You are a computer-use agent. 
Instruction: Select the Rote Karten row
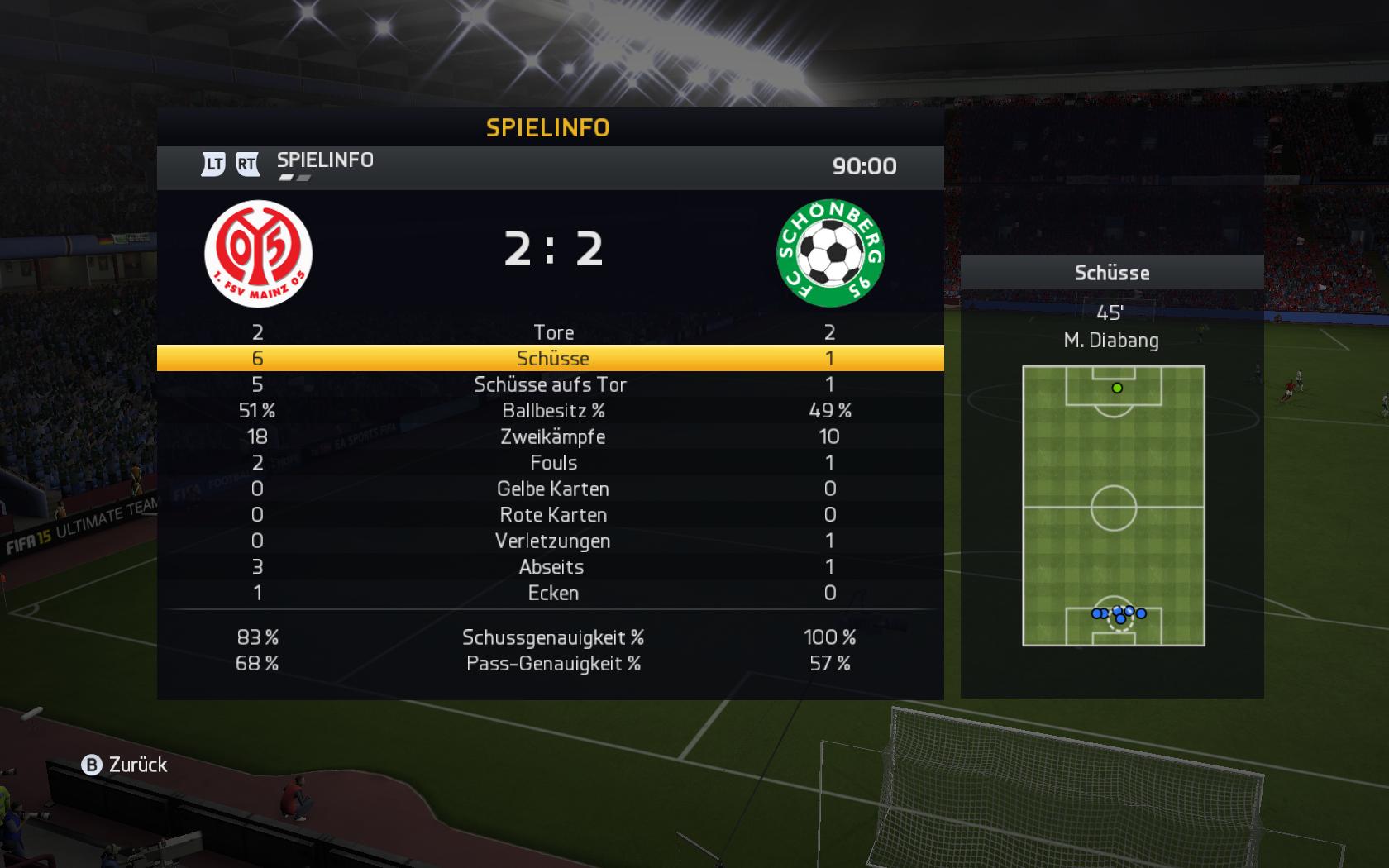(x=553, y=515)
